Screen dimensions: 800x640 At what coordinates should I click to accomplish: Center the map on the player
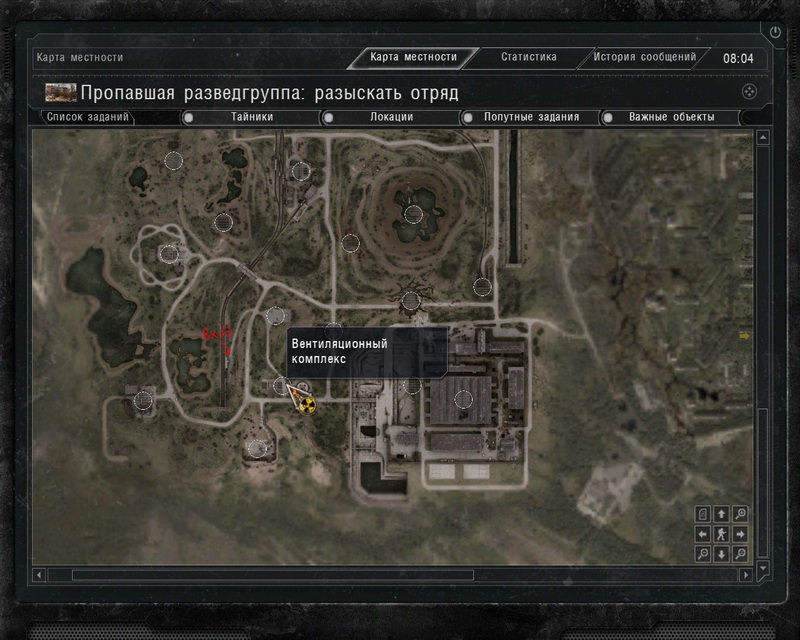[721, 534]
